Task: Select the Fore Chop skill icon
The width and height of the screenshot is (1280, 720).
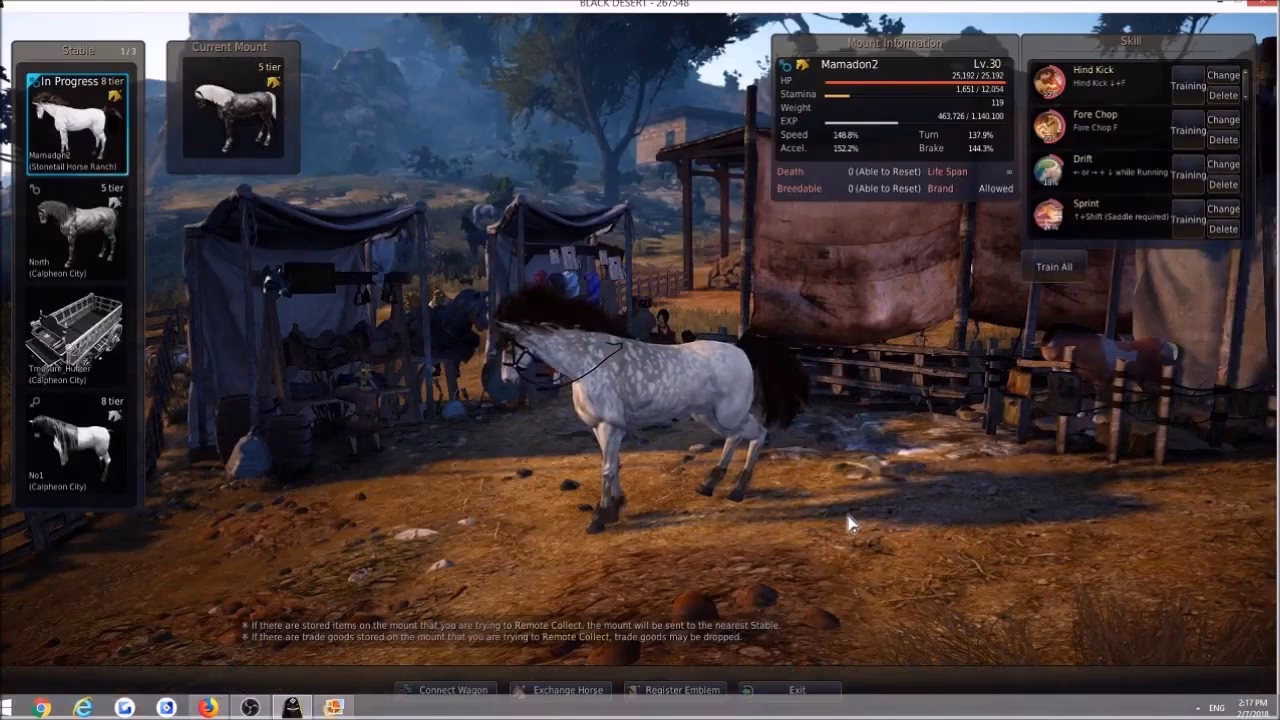Action: click(x=1049, y=127)
